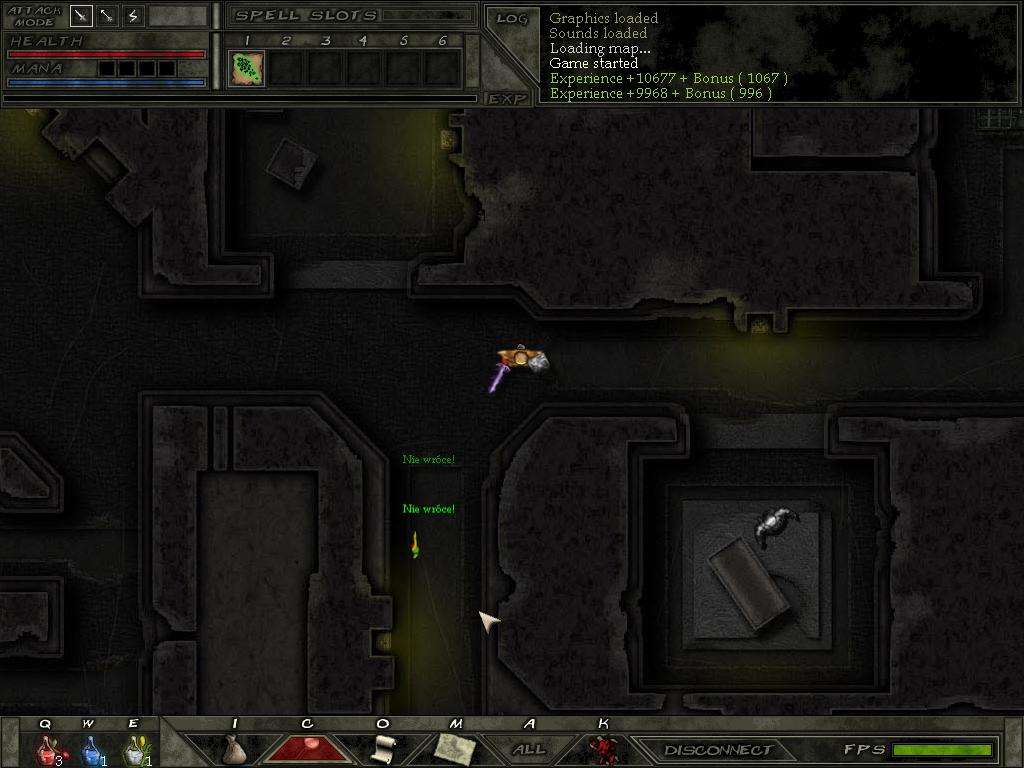Open the parchment map
This screenshot has height=768, width=1024.
(455, 748)
